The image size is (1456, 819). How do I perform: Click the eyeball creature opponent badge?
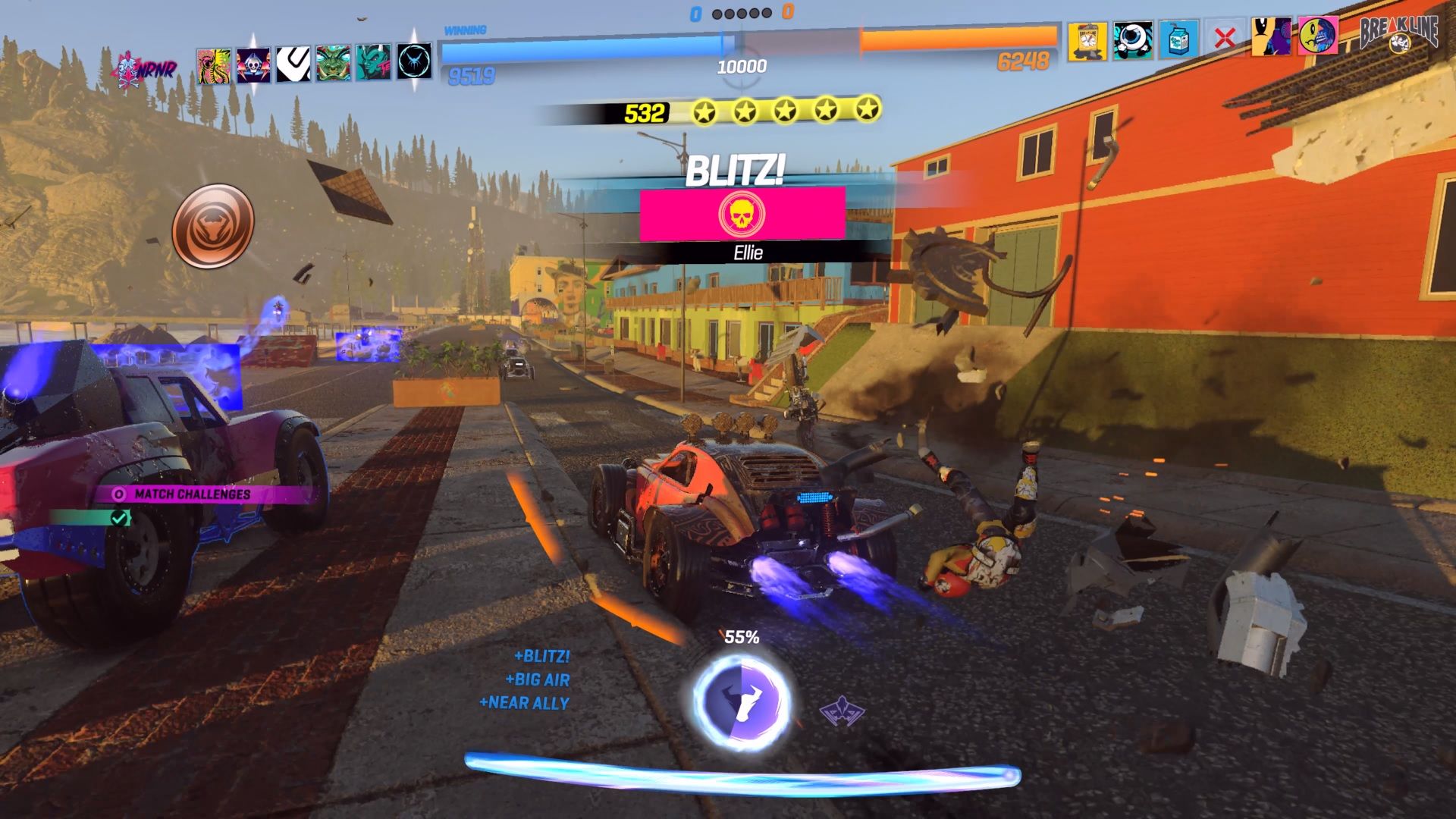point(1133,40)
